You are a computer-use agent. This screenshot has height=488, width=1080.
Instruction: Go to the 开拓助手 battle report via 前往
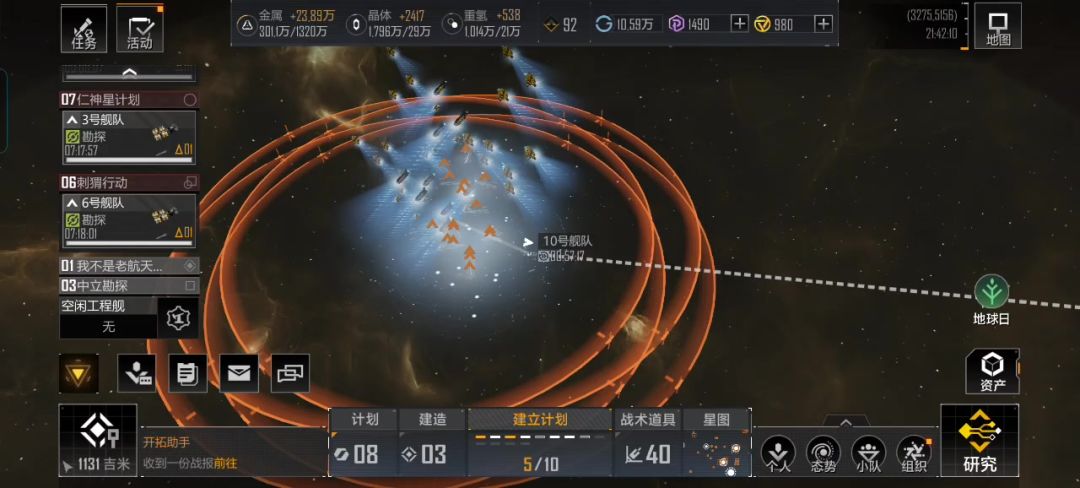point(225,463)
